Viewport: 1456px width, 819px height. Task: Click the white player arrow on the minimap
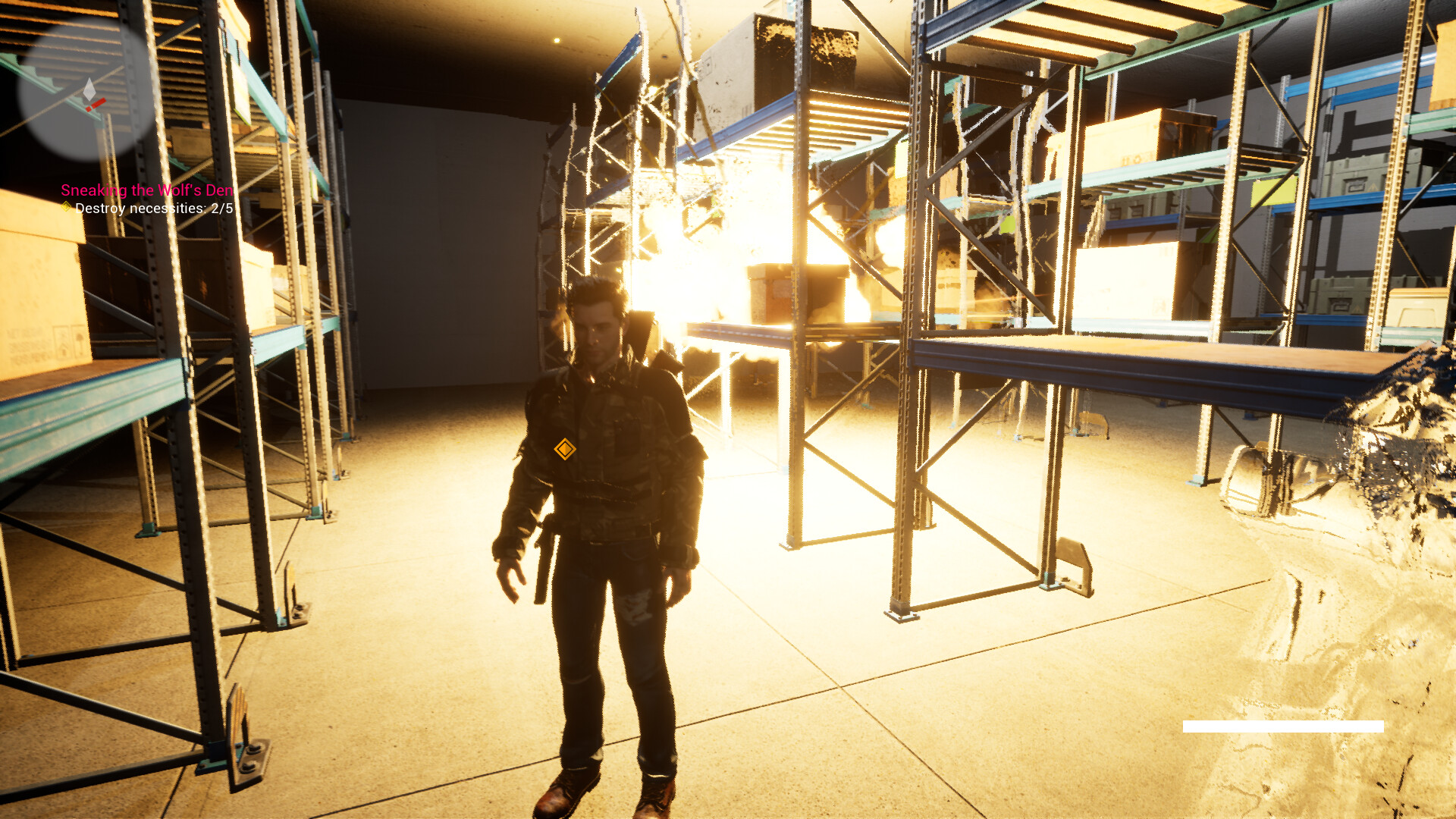89,88
